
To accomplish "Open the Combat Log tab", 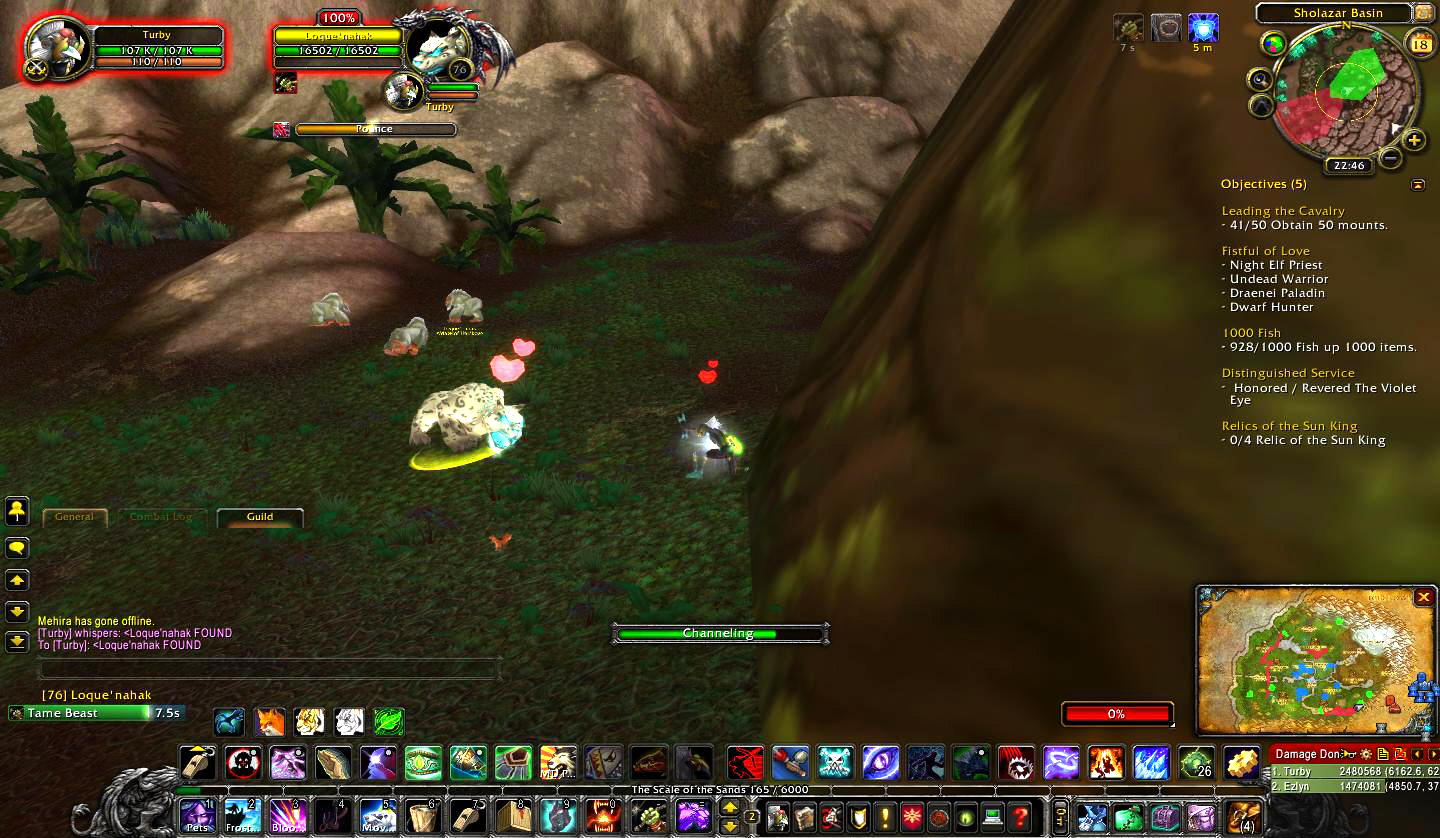I will click(161, 517).
